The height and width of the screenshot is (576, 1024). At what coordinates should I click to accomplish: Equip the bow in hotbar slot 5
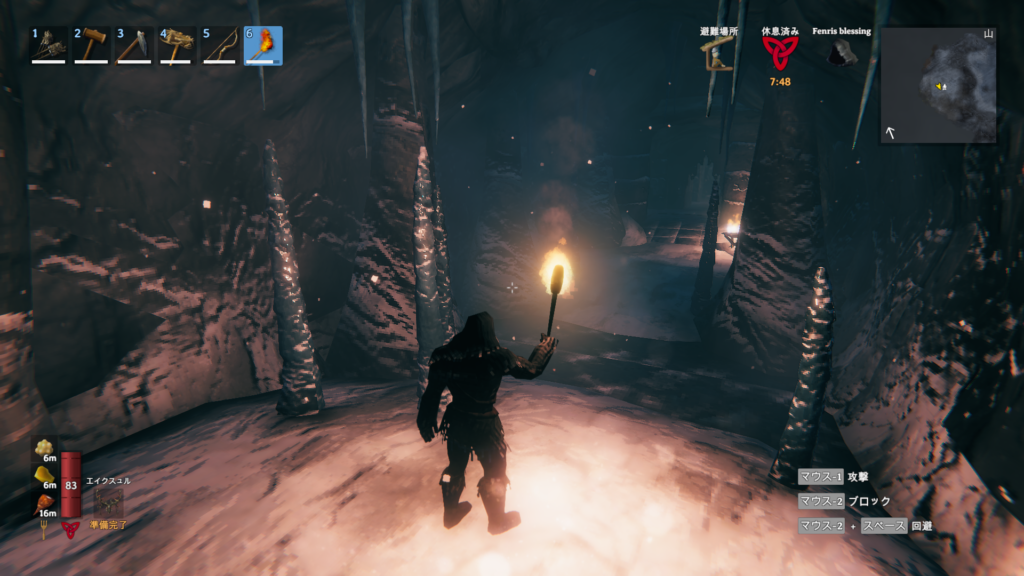(220, 45)
